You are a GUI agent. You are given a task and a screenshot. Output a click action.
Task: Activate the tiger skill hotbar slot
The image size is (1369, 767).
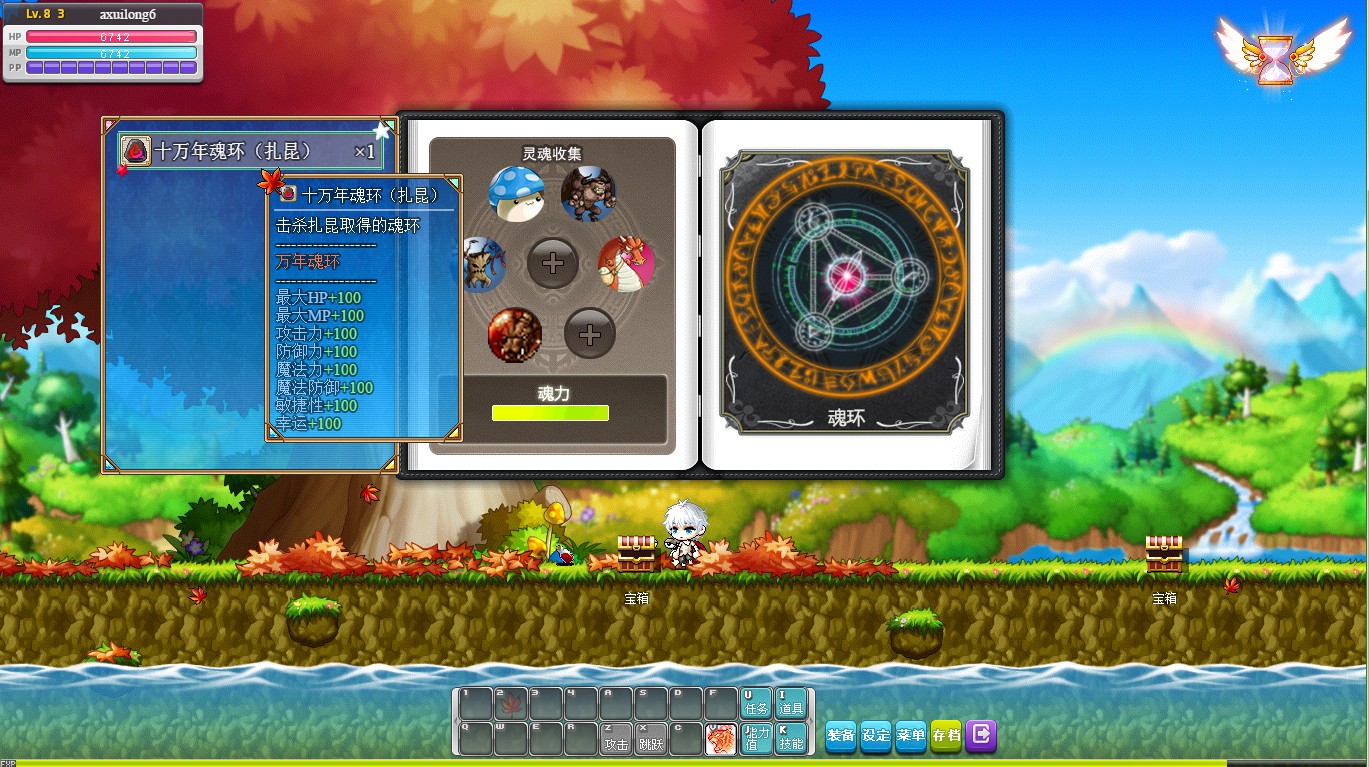721,738
